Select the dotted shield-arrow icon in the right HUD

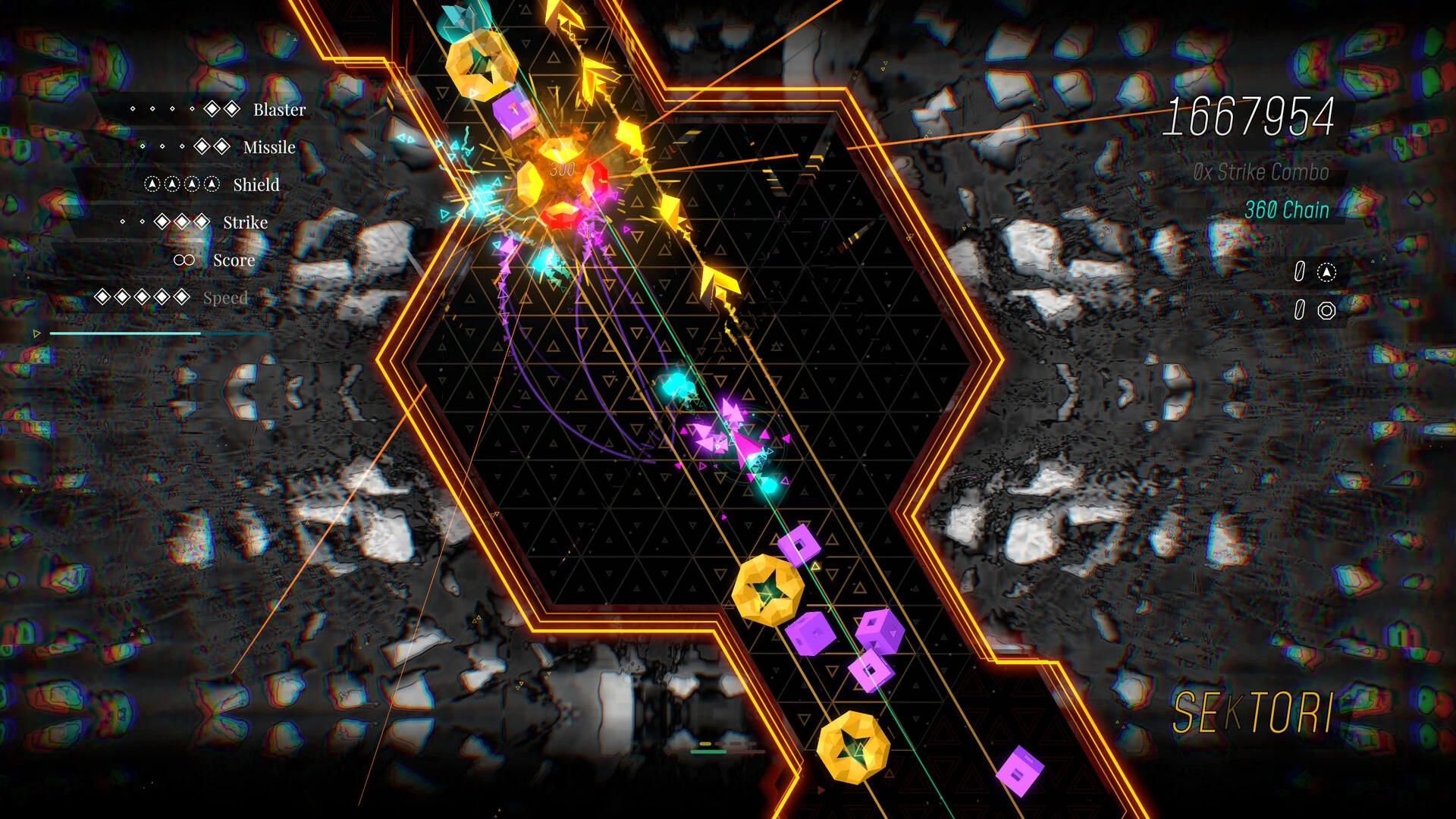(x=1326, y=271)
